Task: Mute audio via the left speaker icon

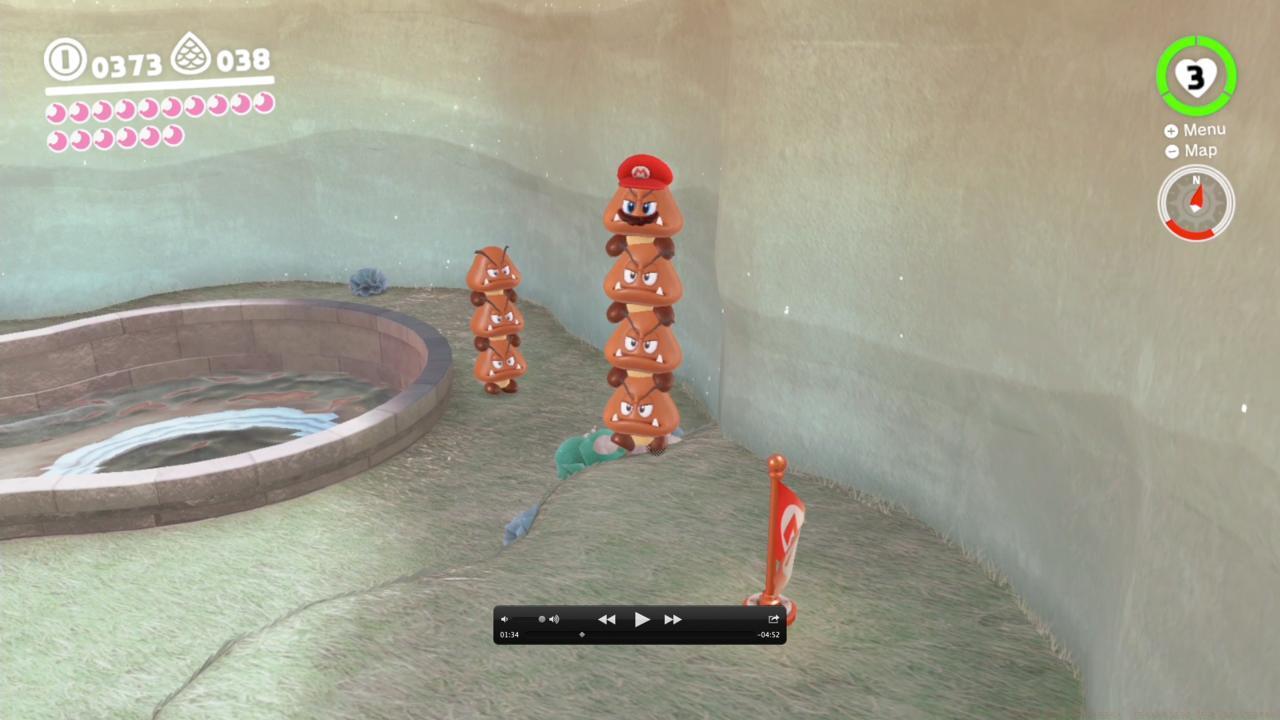Action: click(505, 619)
